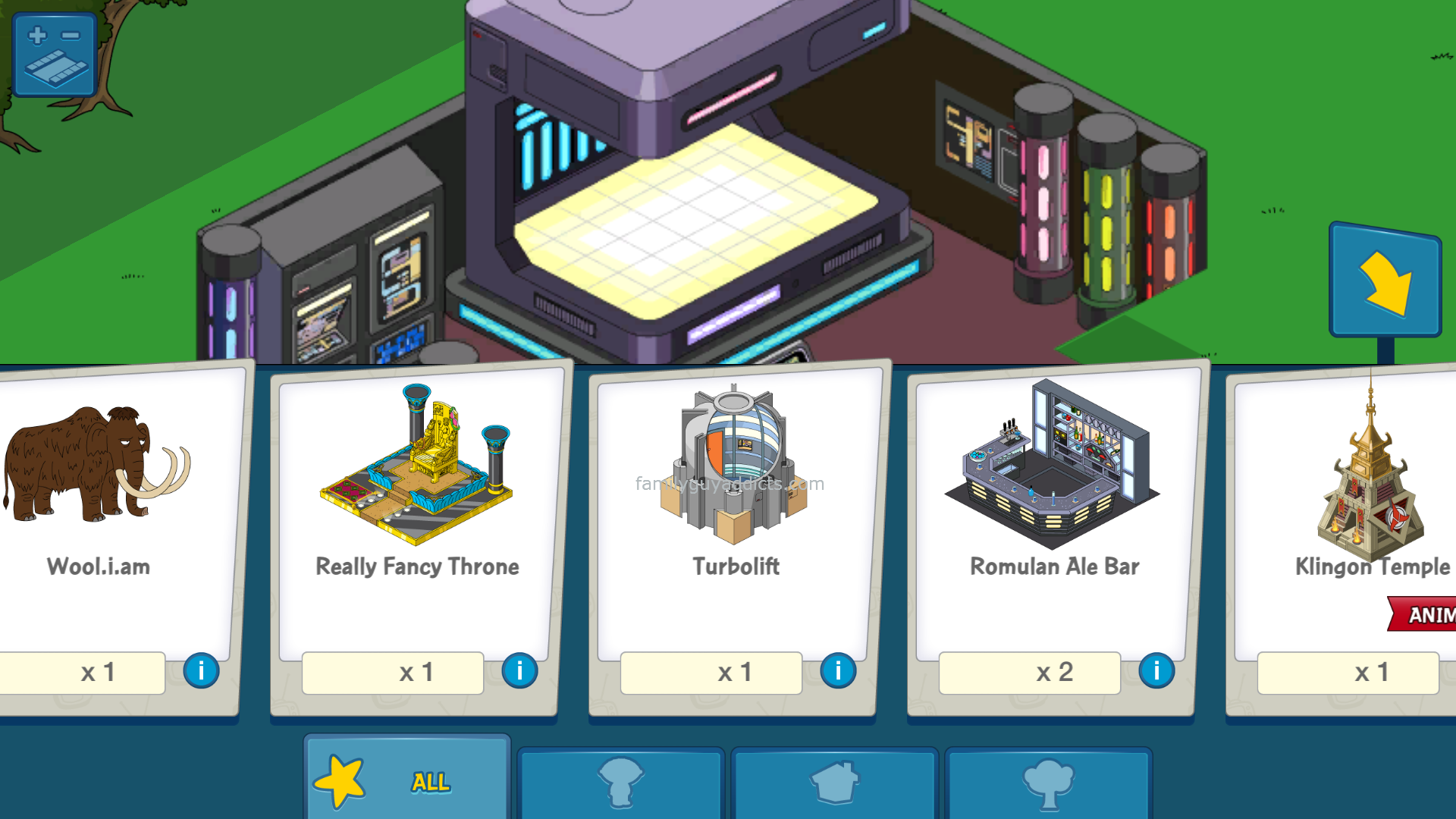Open info for Really Fancy Throne
Screen dimensions: 1456x819
click(519, 671)
